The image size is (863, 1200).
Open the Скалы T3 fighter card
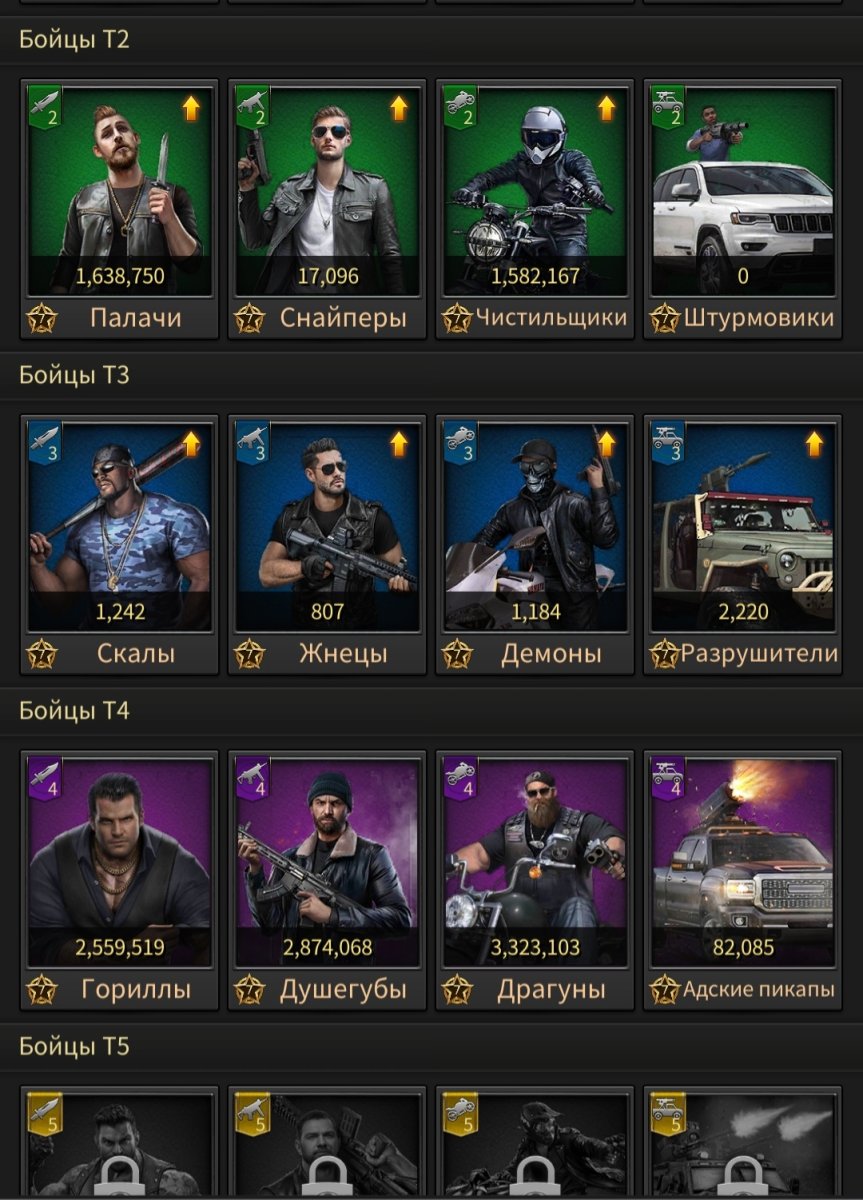point(119,527)
